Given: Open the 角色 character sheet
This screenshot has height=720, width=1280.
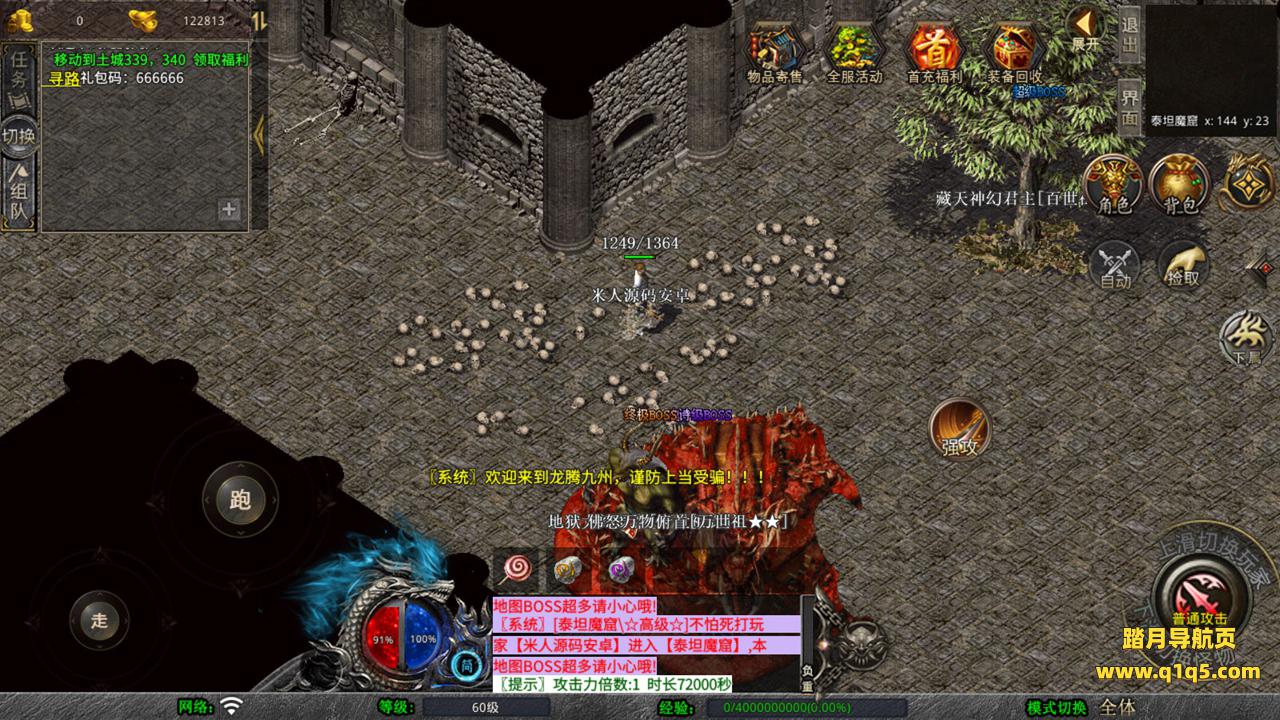Looking at the screenshot, I should (x=1113, y=185).
